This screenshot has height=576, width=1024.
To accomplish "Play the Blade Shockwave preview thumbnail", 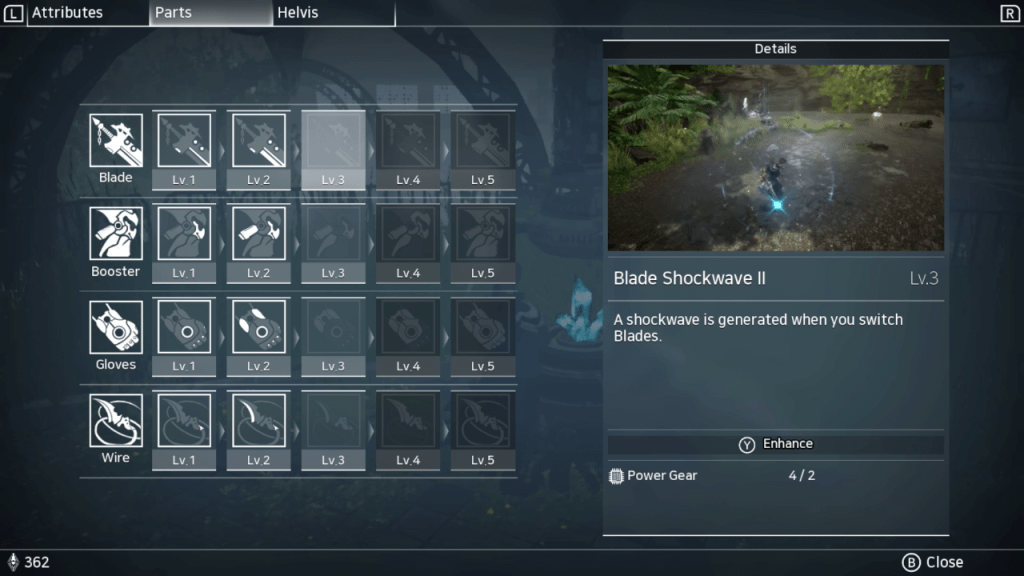I will click(775, 158).
